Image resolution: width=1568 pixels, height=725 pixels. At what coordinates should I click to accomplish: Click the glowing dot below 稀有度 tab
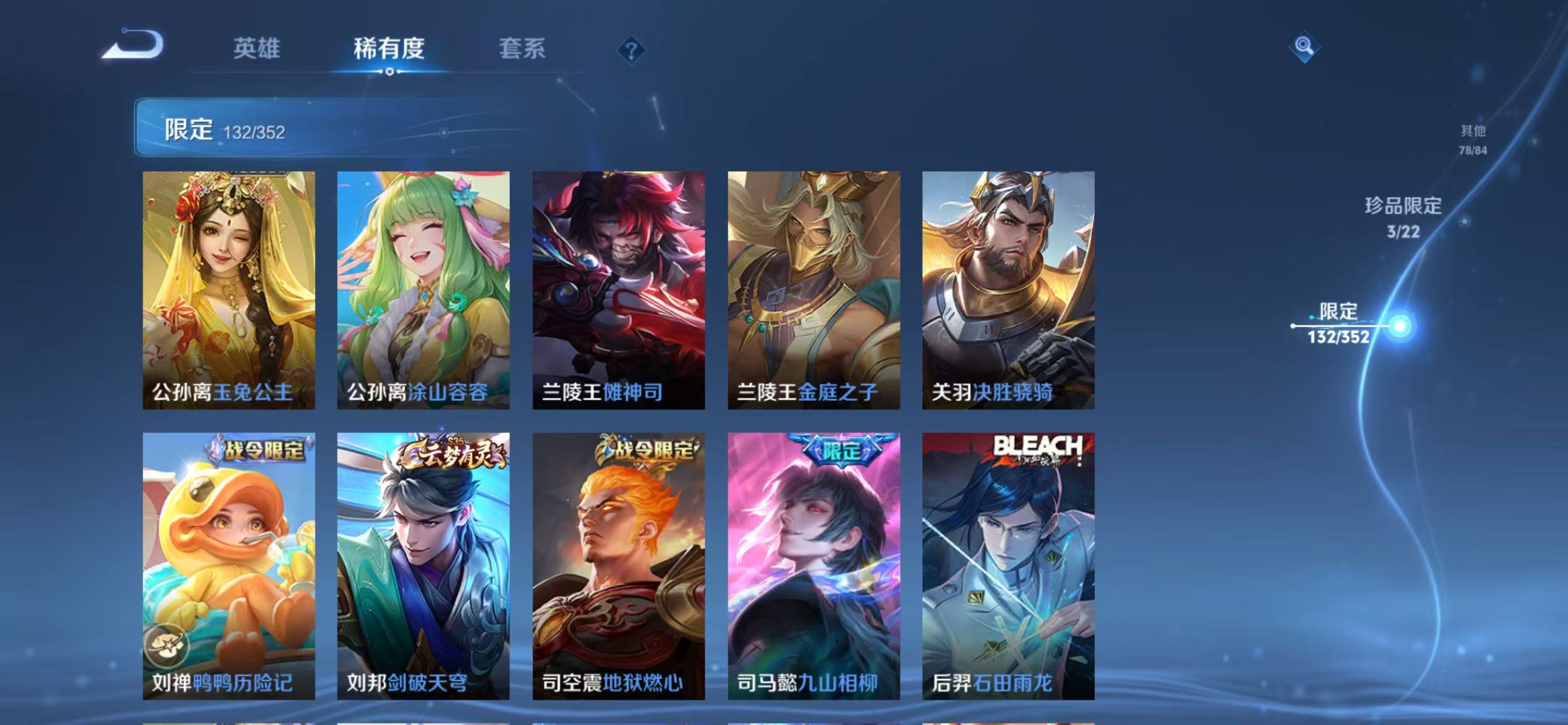pos(390,71)
